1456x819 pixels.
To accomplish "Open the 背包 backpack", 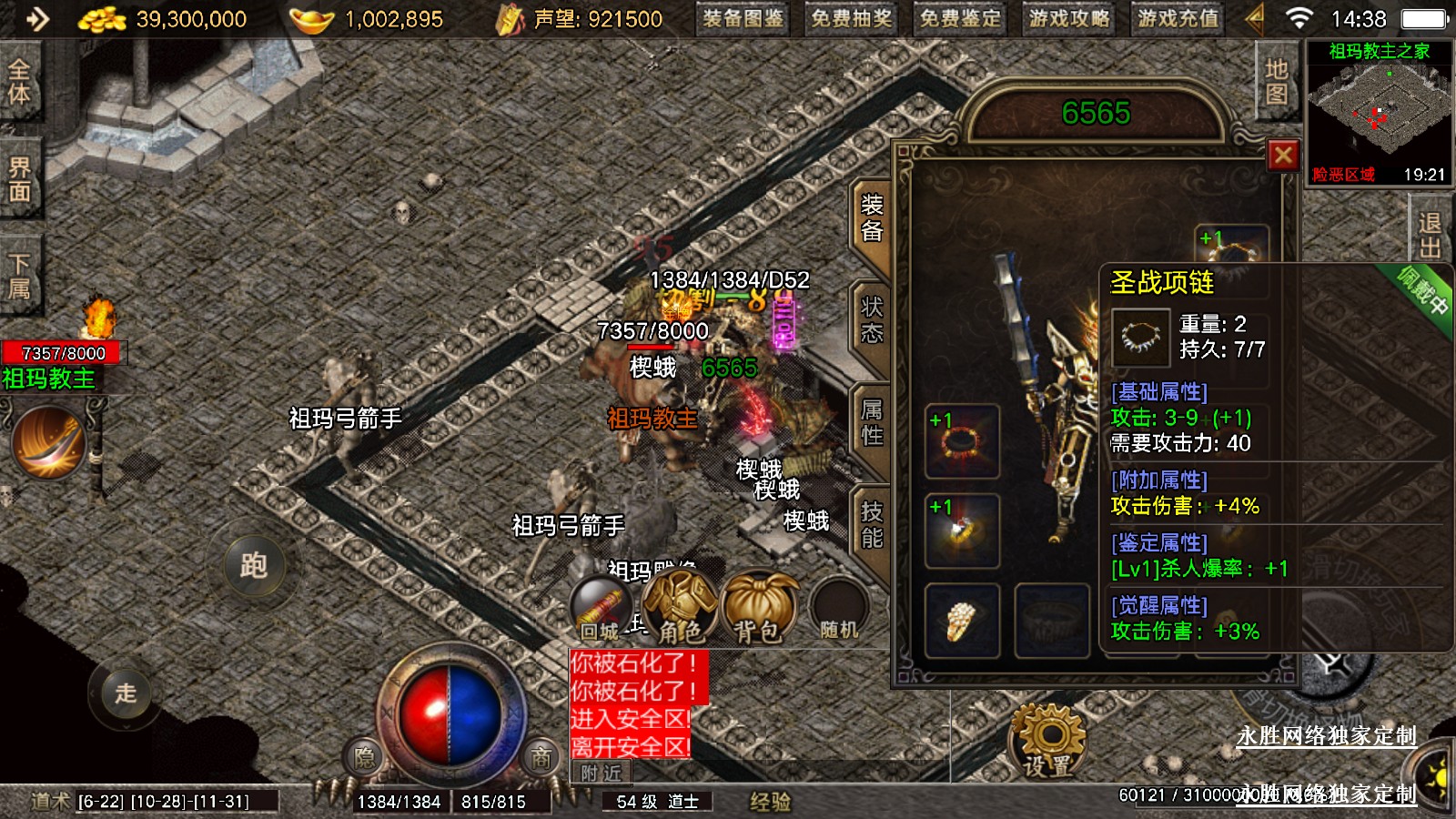I will click(x=758, y=610).
